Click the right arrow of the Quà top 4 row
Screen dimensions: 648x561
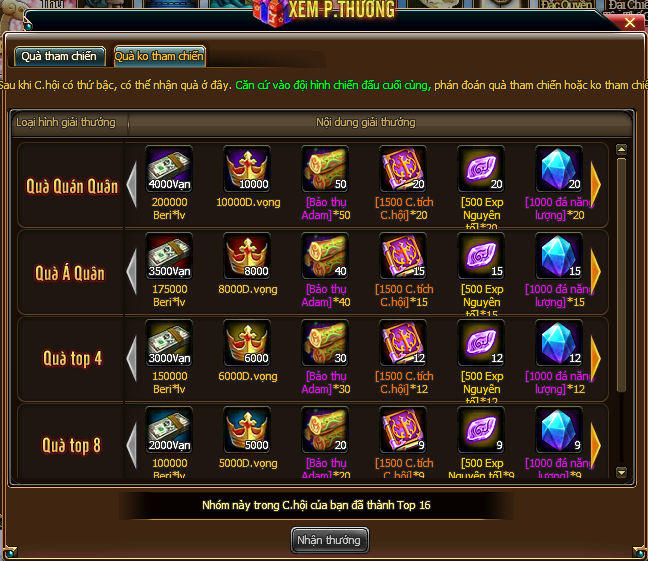596,358
